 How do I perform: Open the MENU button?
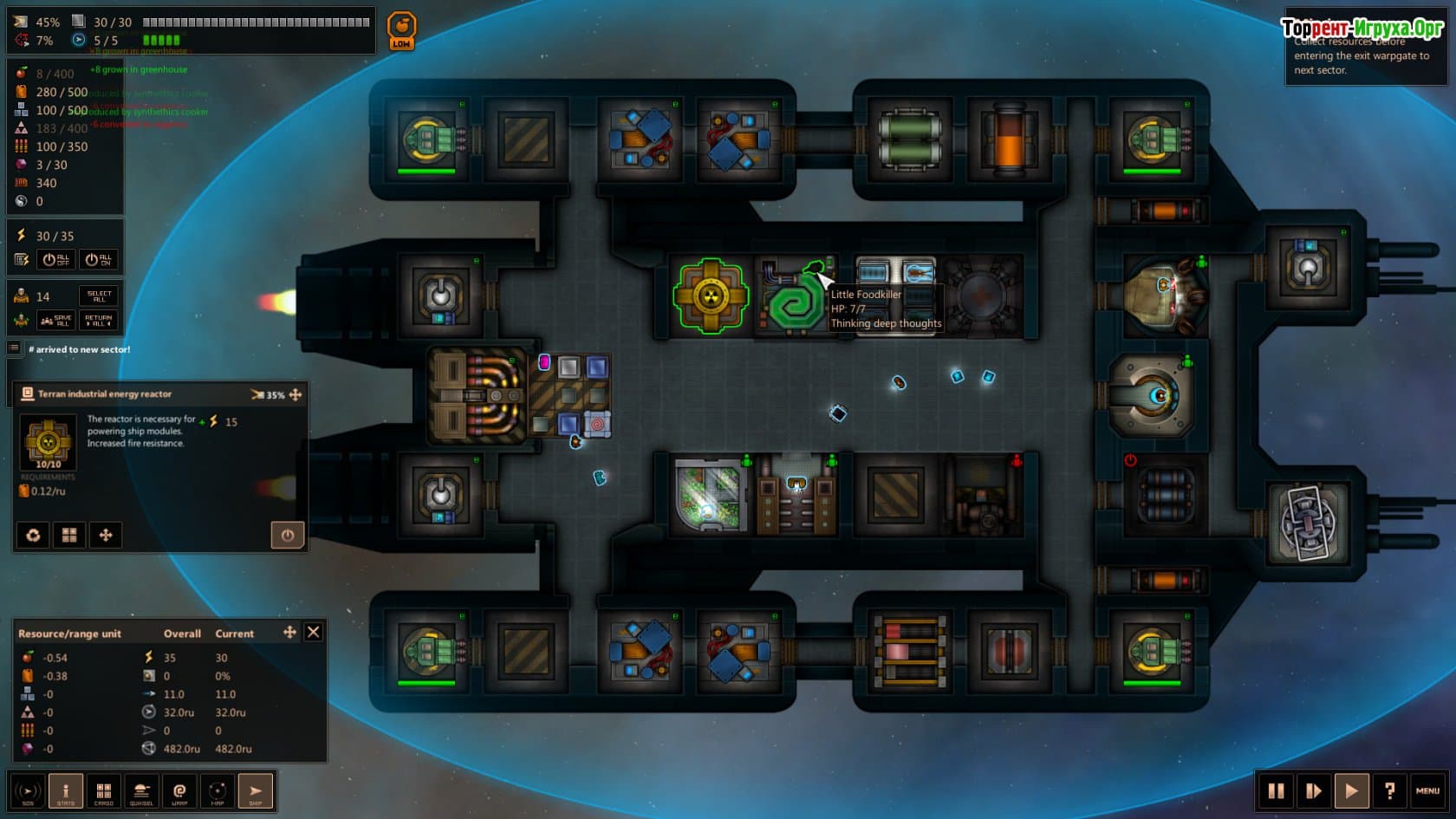pyautogui.click(x=1427, y=790)
